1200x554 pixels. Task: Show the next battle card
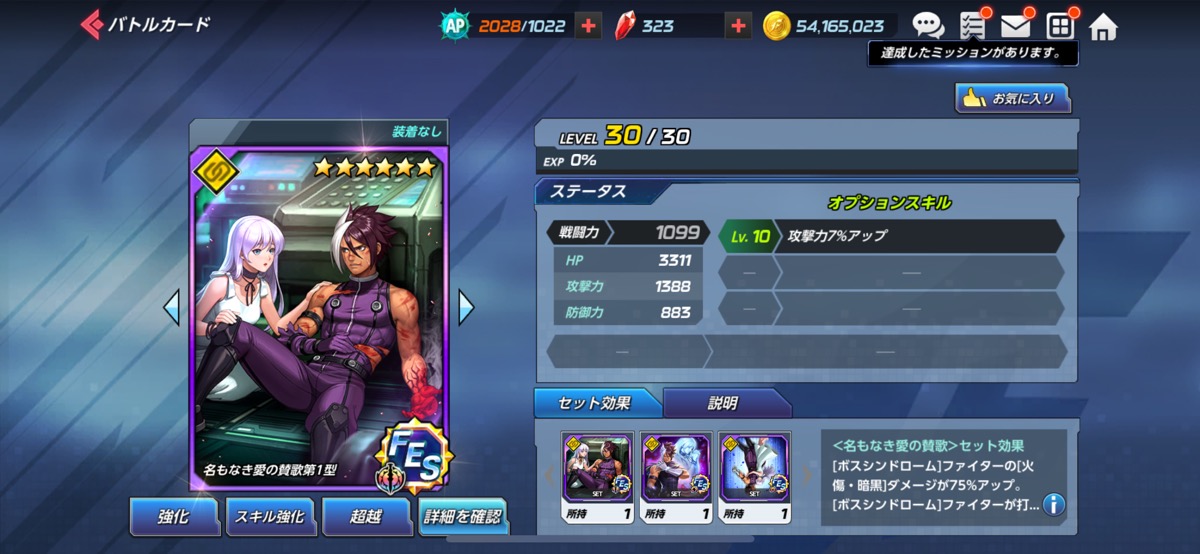tap(466, 307)
